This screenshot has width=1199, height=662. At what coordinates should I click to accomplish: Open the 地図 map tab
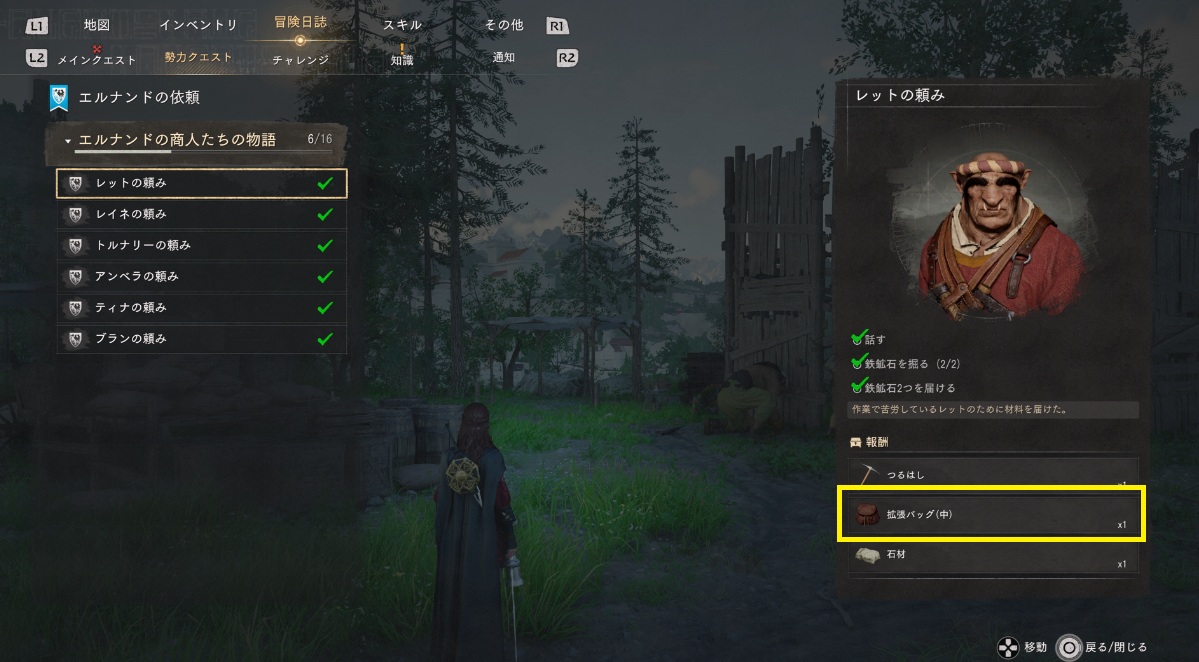[96, 25]
